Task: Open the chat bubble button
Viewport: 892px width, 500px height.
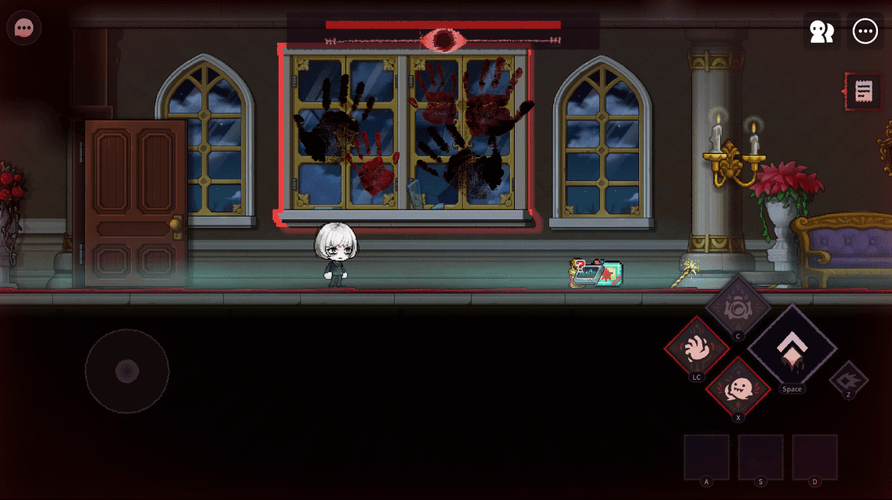Action: (24, 28)
